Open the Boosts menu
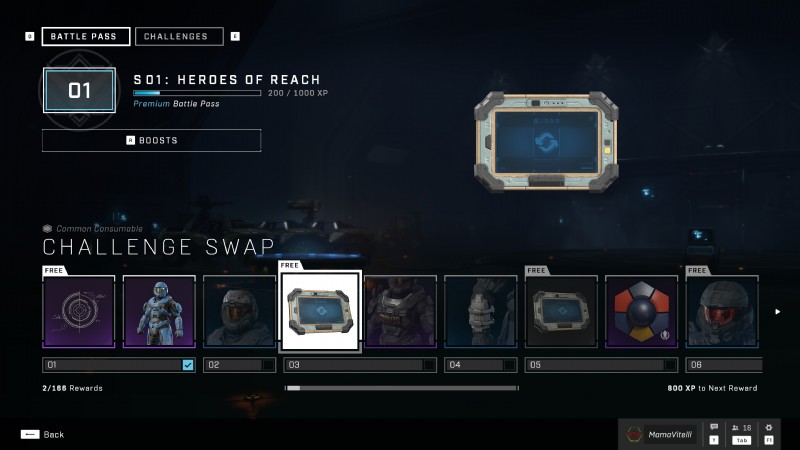 click(x=151, y=140)
